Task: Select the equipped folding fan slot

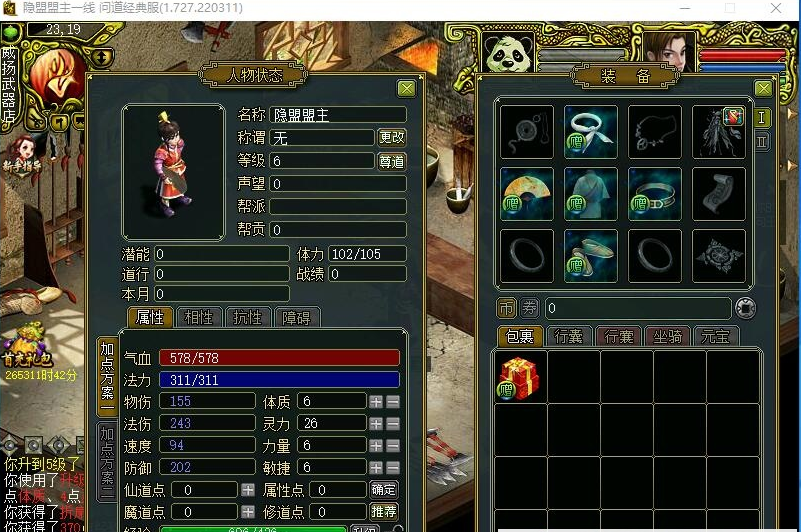Action: coord(526,193)
